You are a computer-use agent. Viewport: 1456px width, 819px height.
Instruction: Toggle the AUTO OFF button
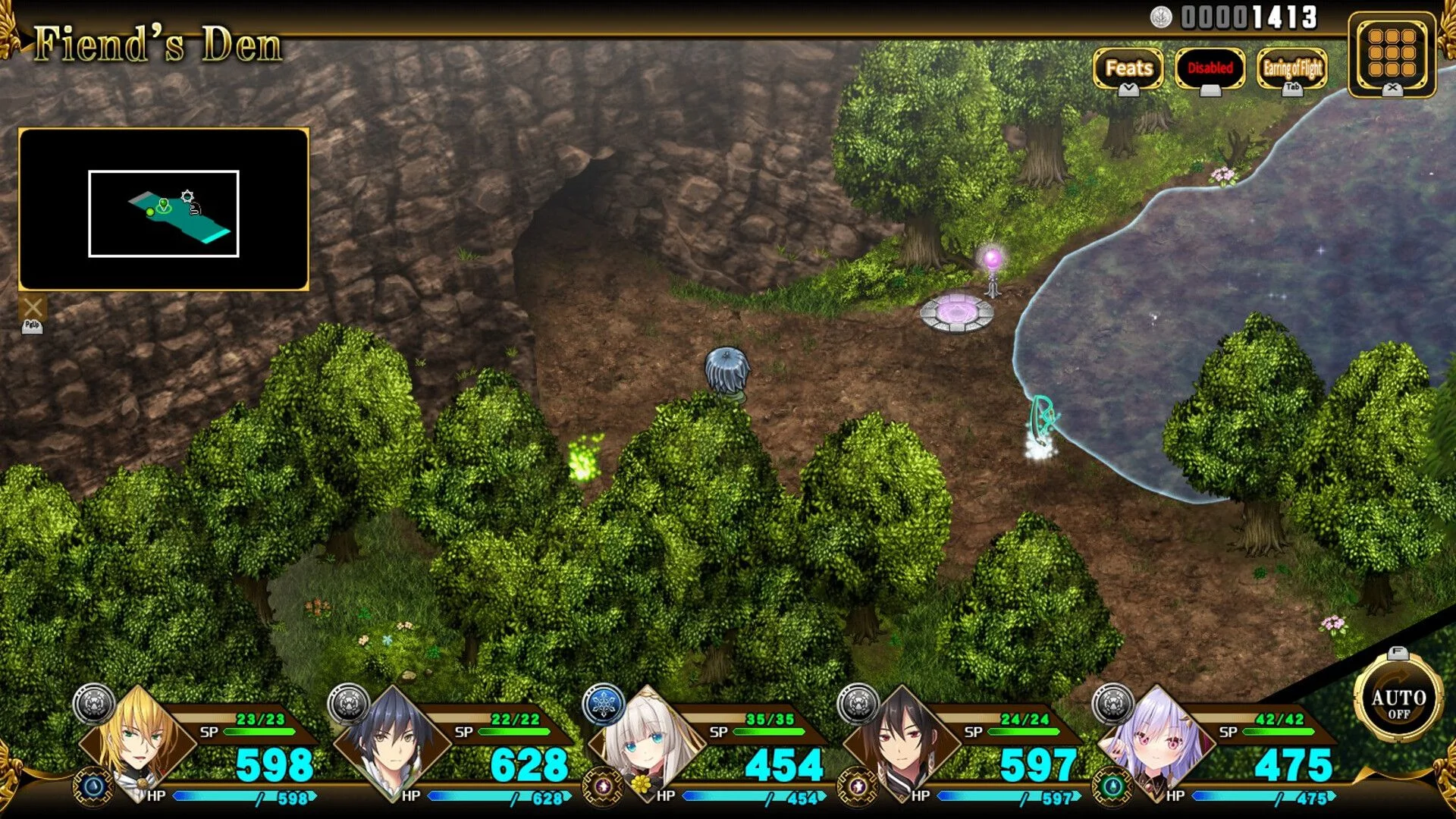1398,702
